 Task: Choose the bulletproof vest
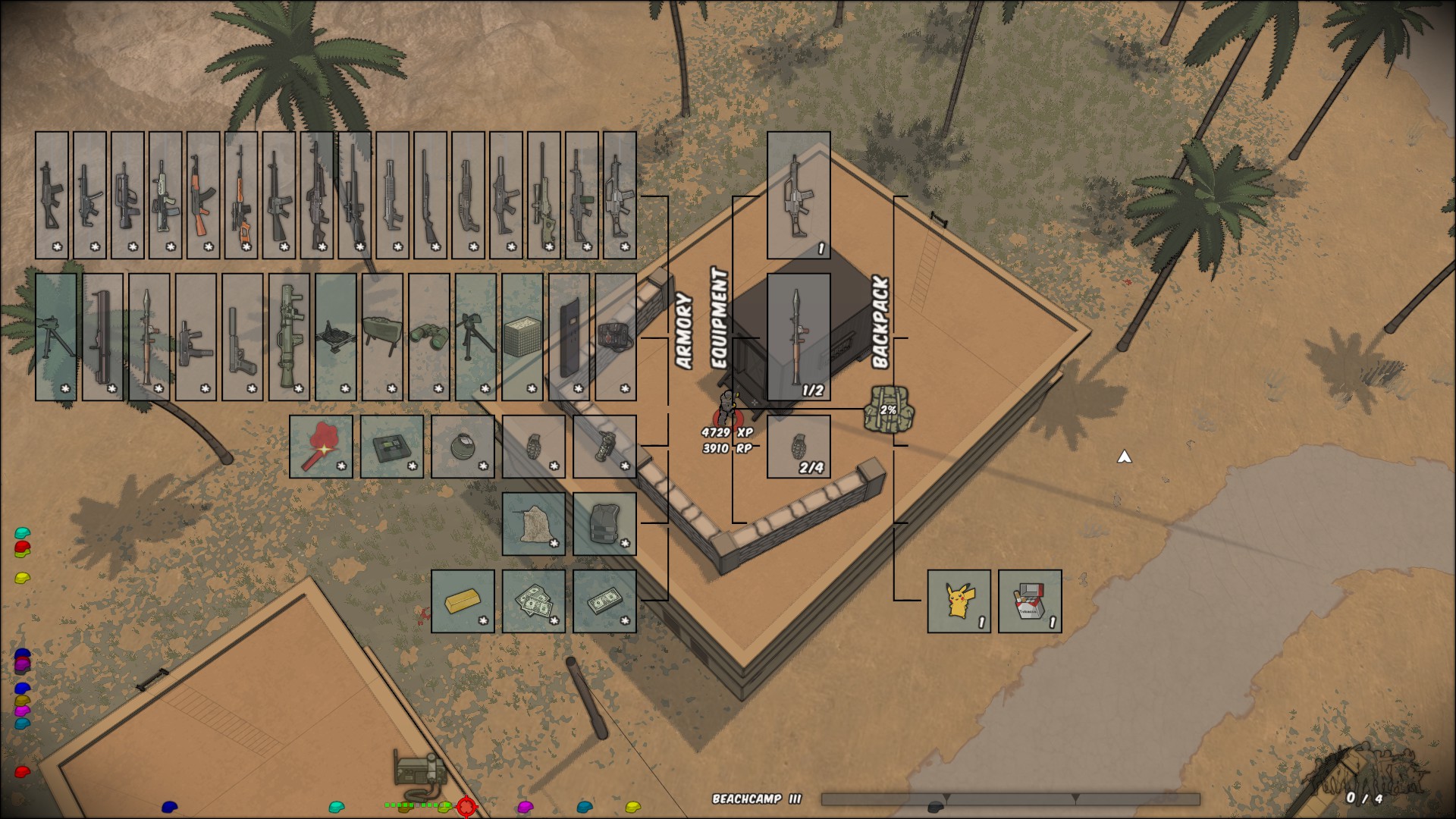pos(605,523)
